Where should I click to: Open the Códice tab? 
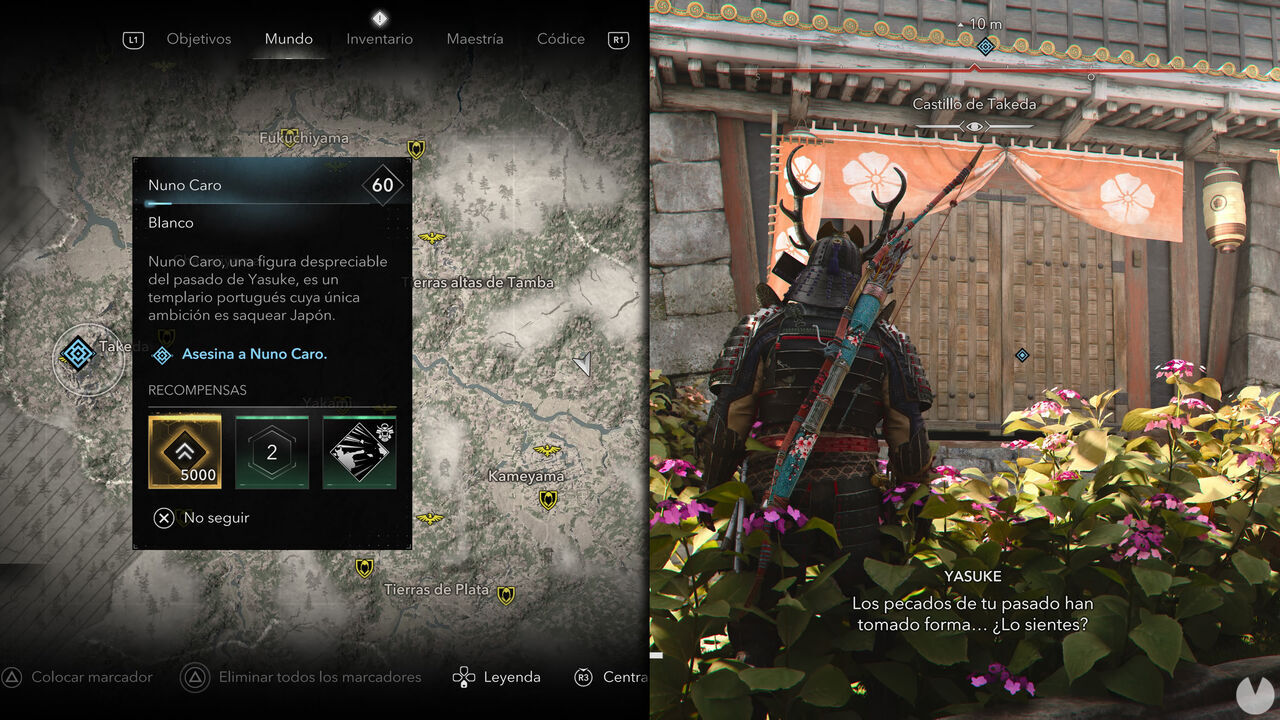(x=560, y=39)
